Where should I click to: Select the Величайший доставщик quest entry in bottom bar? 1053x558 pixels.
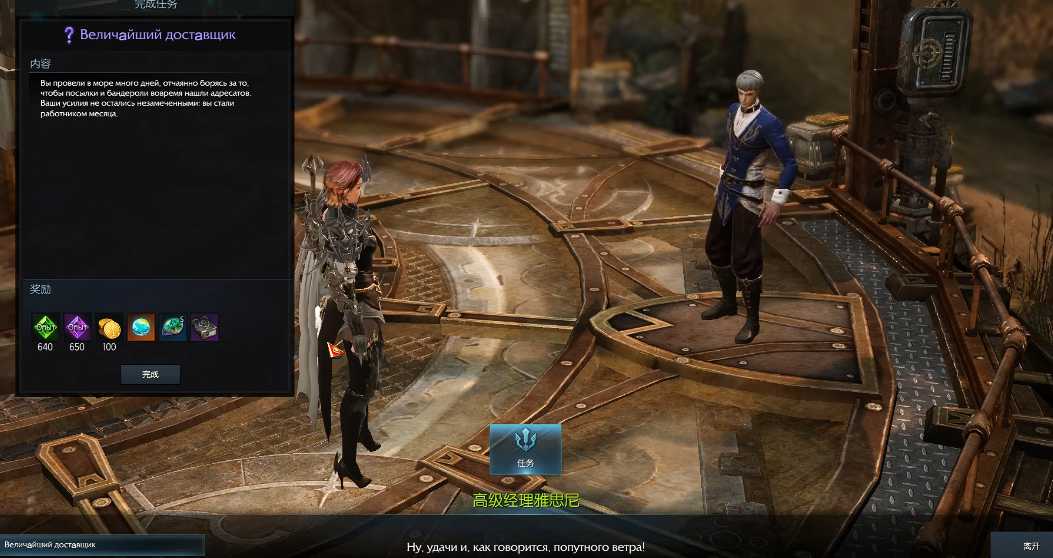tap(100, 545)
